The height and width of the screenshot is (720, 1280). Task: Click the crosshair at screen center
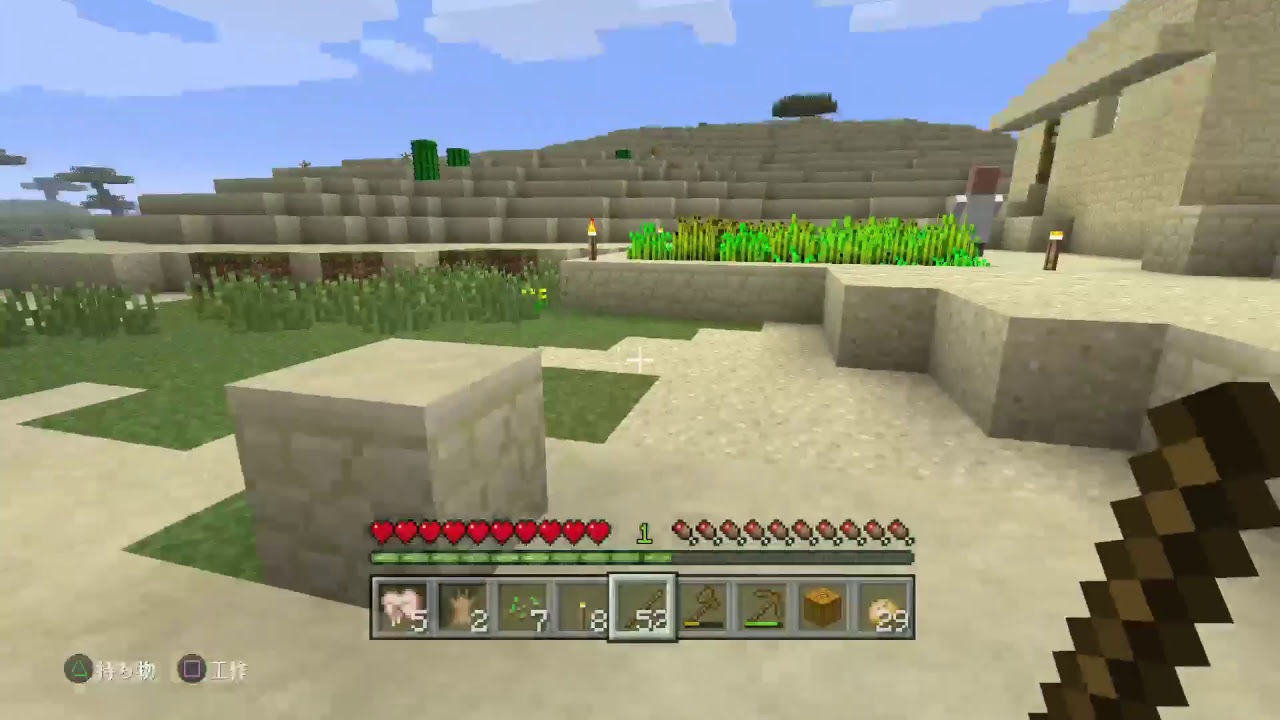[x=640, y=360]
